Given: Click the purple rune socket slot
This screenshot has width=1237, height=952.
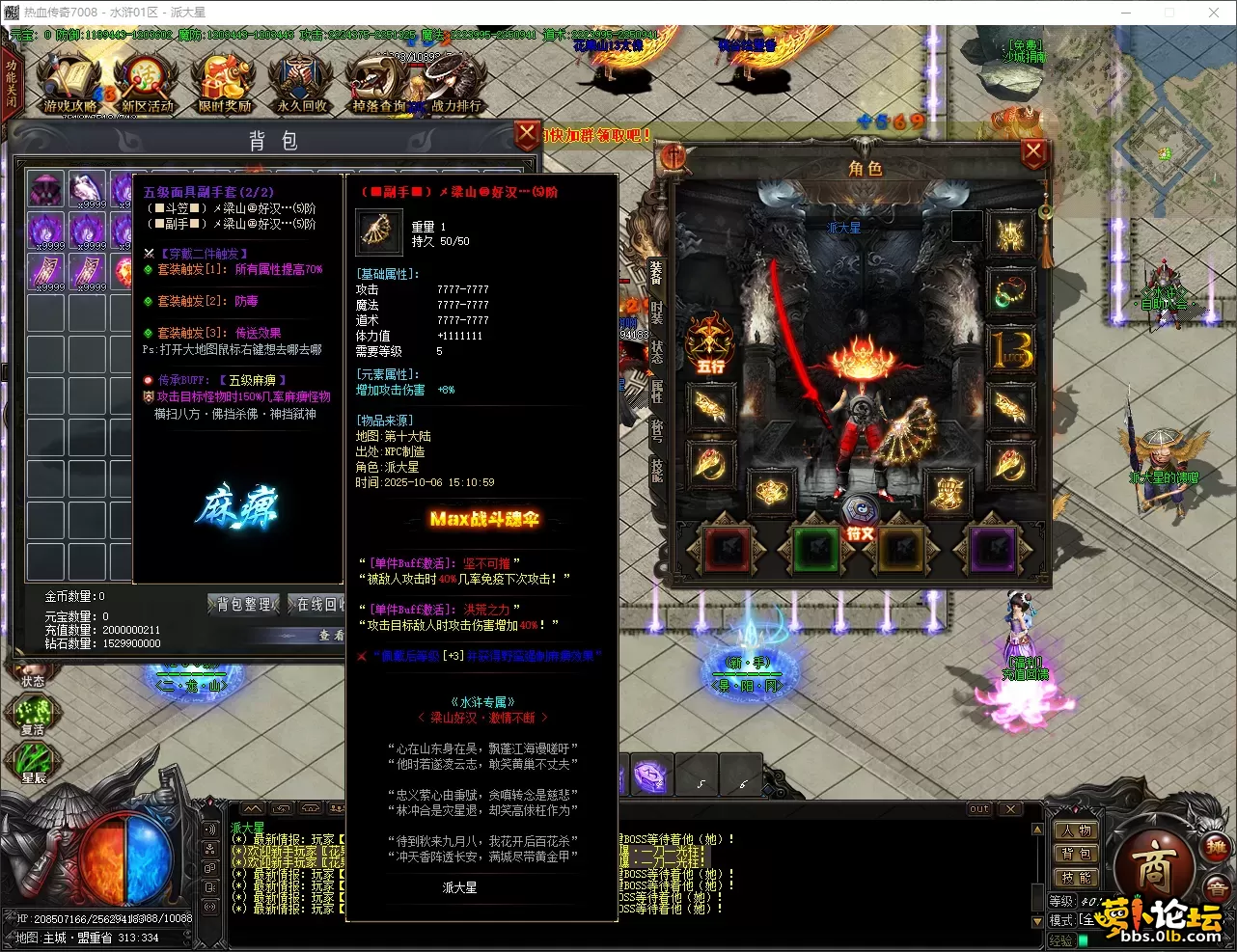Looking at the screenshot, I should 993,551.
